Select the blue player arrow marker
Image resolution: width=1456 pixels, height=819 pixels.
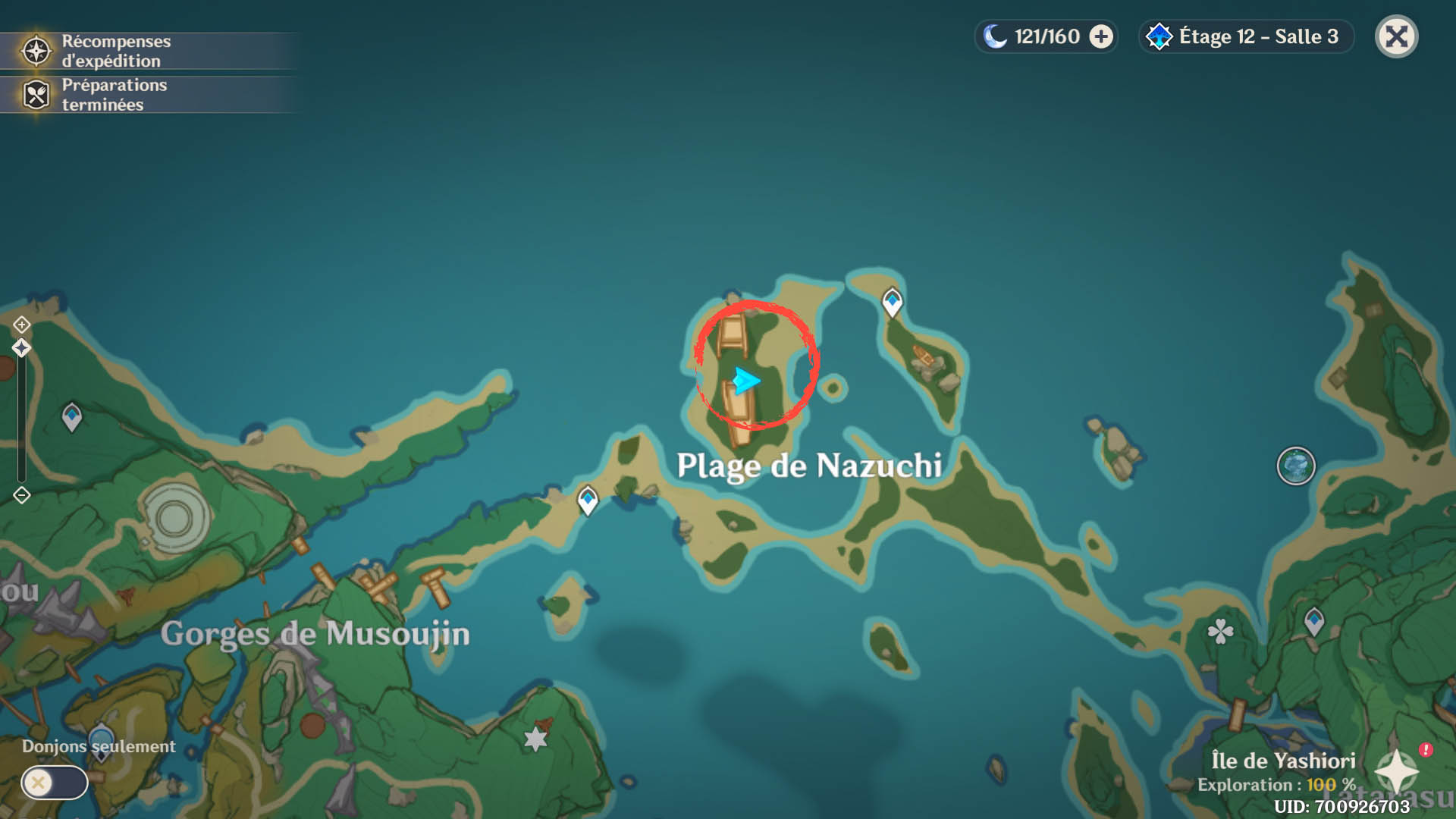coord(746,380)
